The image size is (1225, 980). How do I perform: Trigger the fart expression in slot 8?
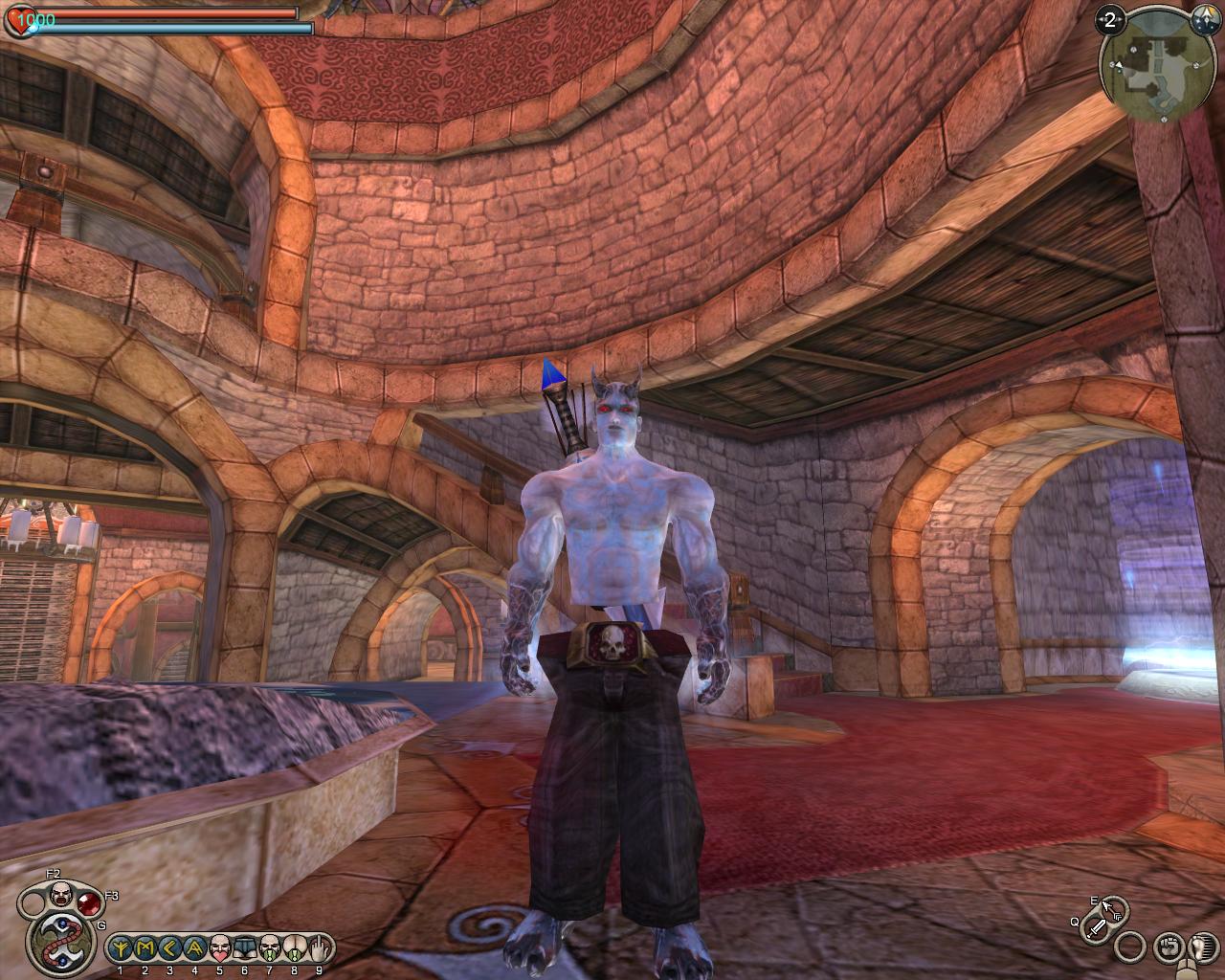point(295,947)
